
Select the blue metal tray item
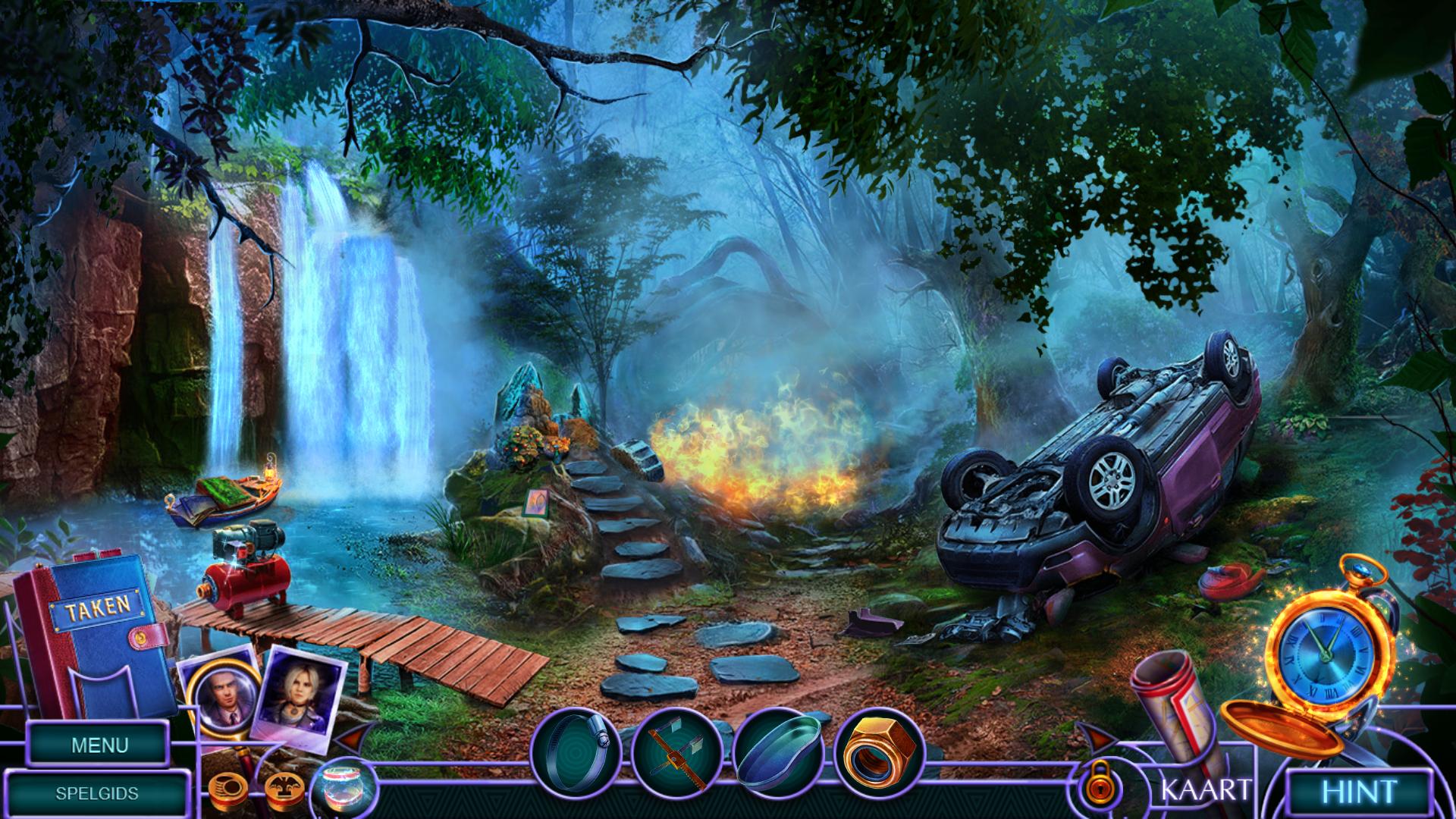pyautogui.click(x=779, y=752)
